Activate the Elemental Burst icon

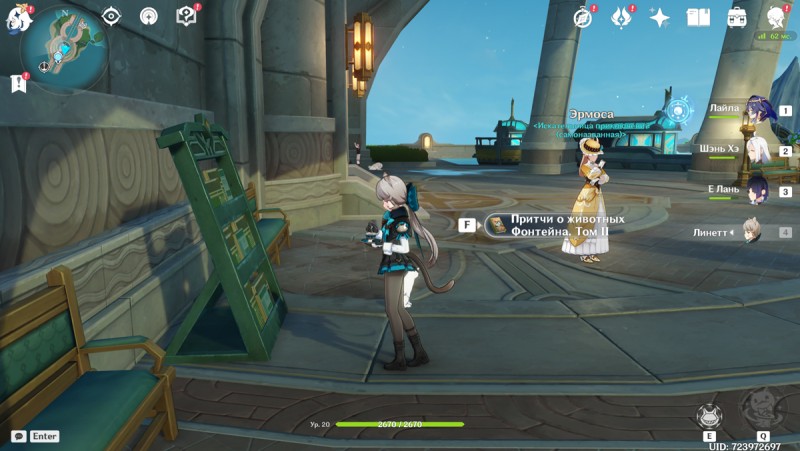pos(762,408)
